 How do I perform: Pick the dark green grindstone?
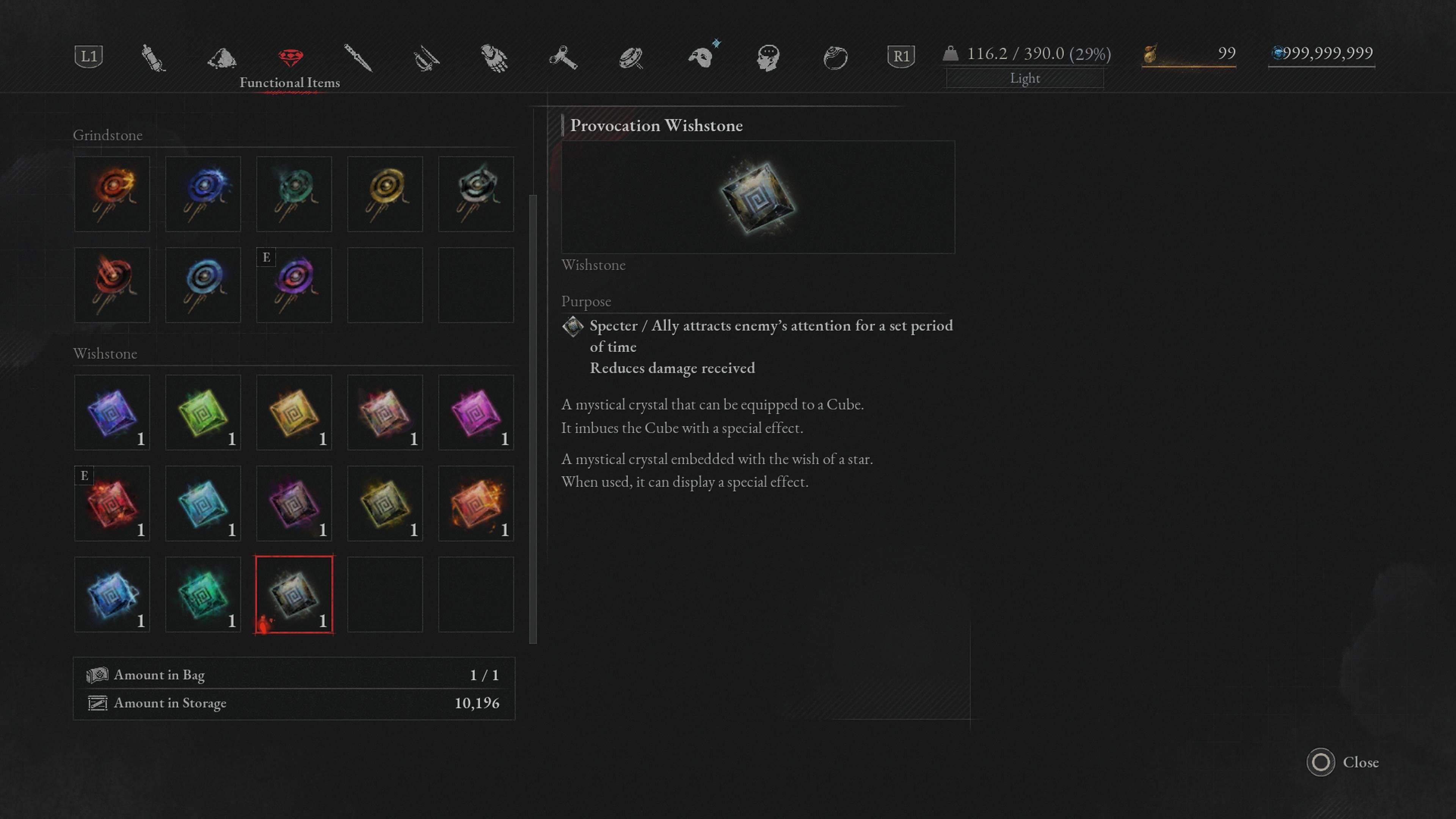[294, 193]
